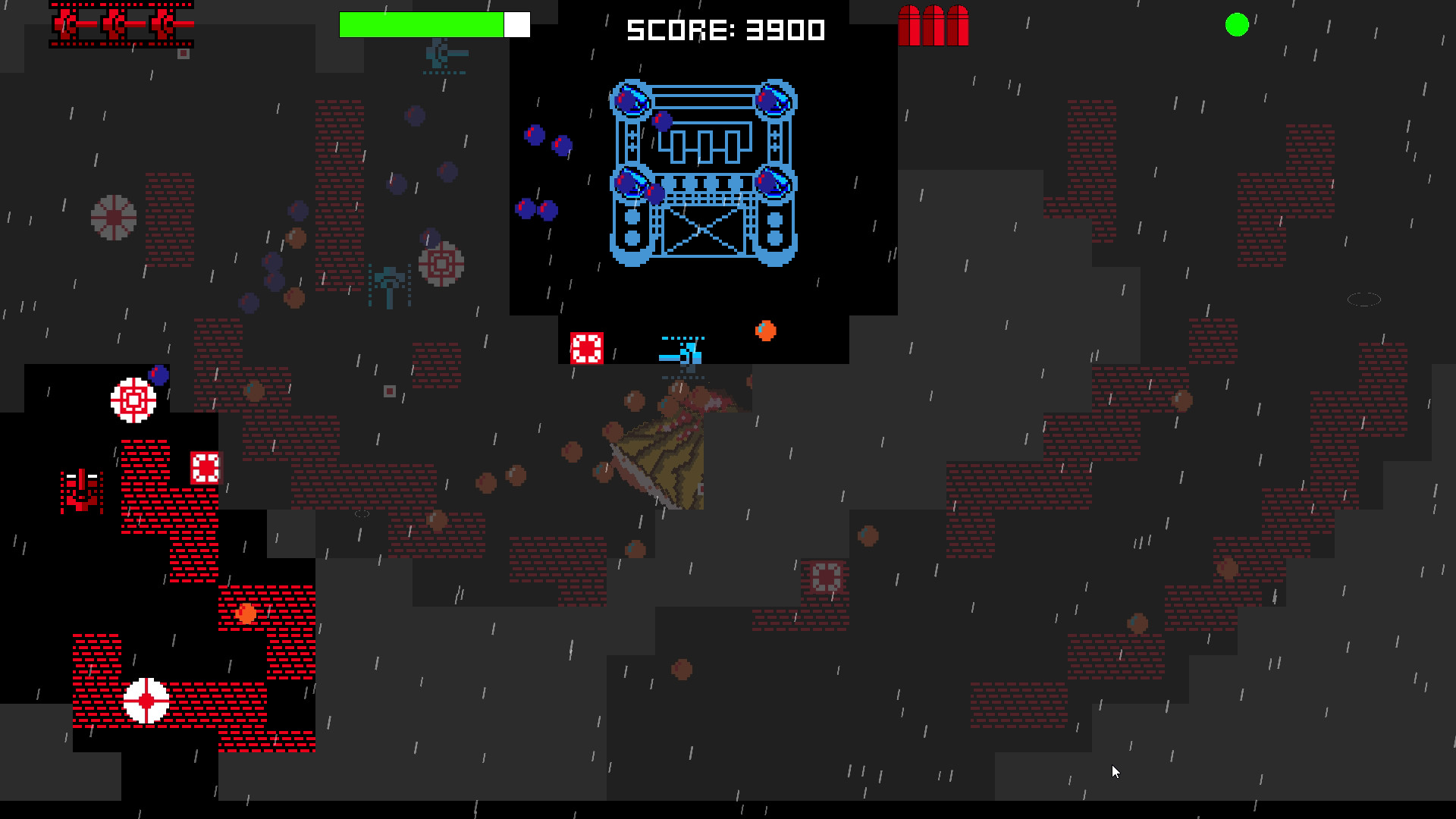Screen dimensions: 1456x819
Task: Select the third red gun icon top-left
Action: point(163,23)
